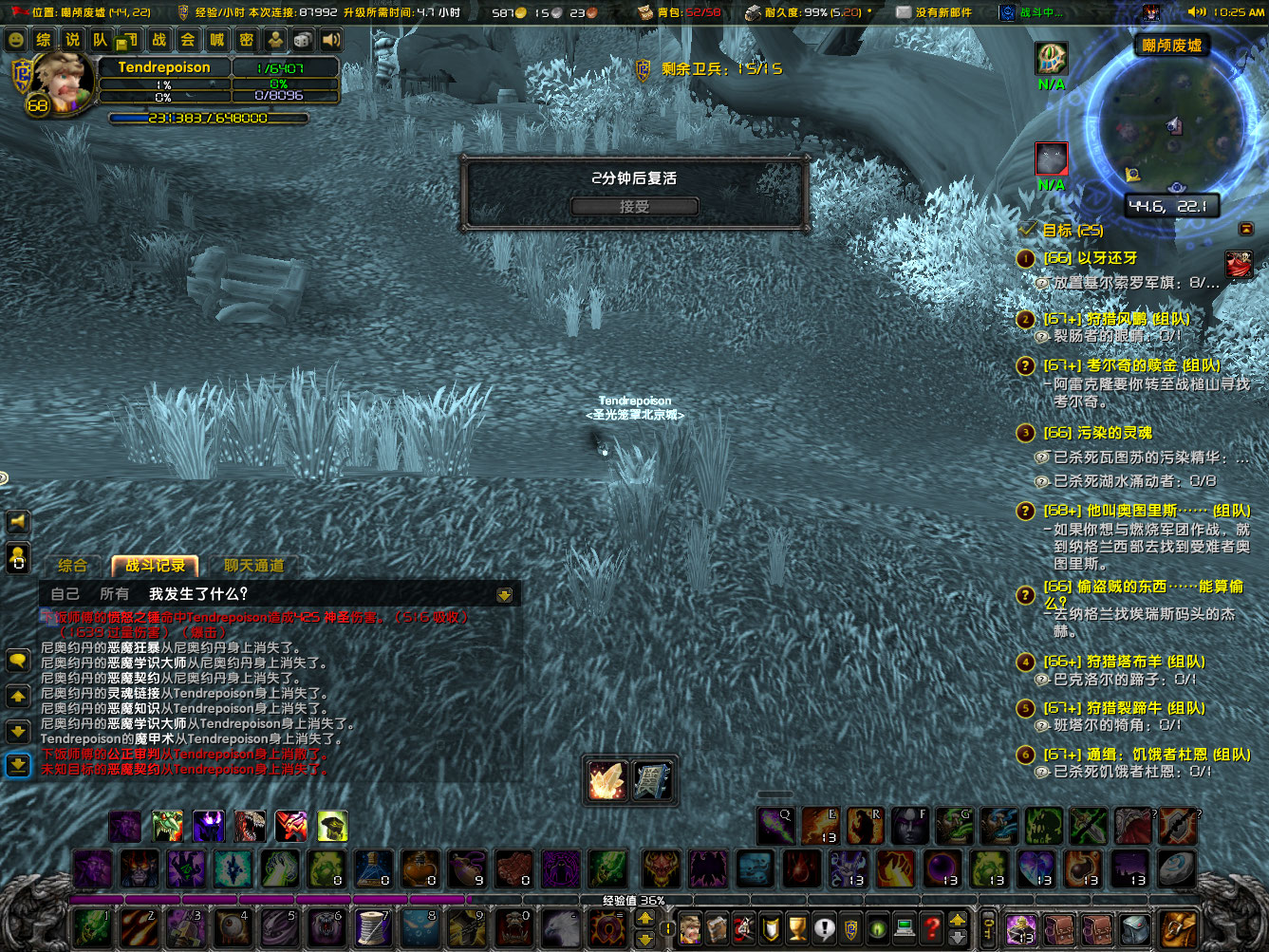This screenshot has height=952, width=1269.
Task: Open the talents panel icon
Action: [743, 927]
